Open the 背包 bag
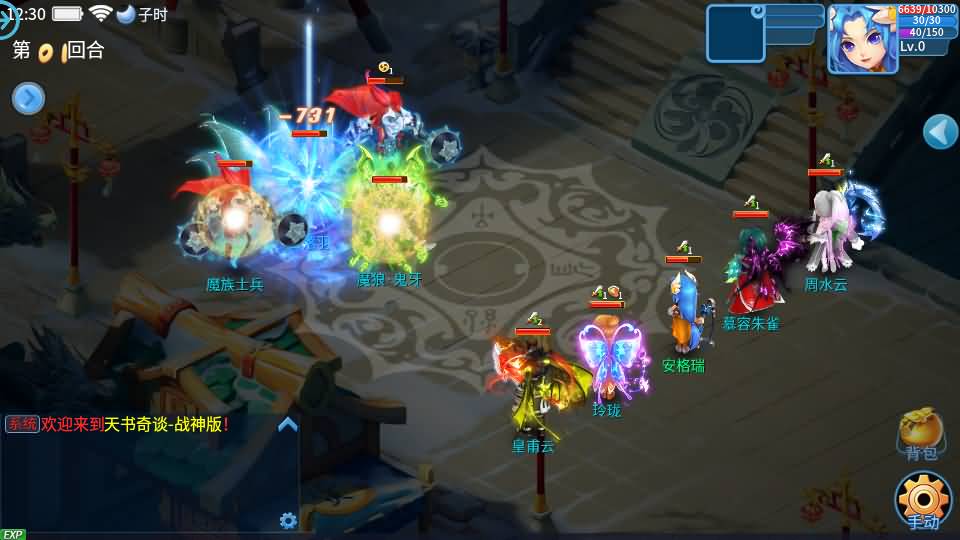The width and height of the screenshot is (960, 540). pyautogui.click(x=920, y=434)
